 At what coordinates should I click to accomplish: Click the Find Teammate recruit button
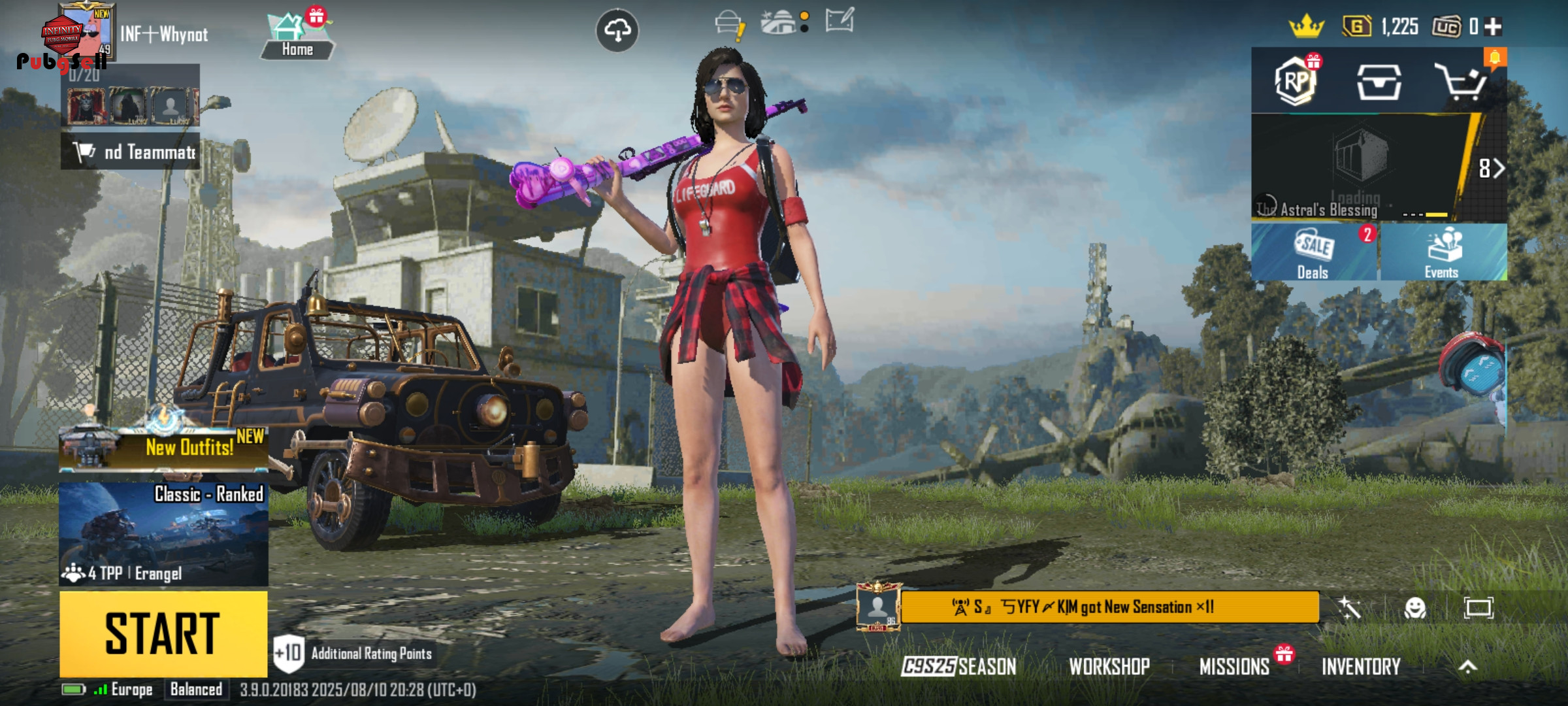(131, 152)
